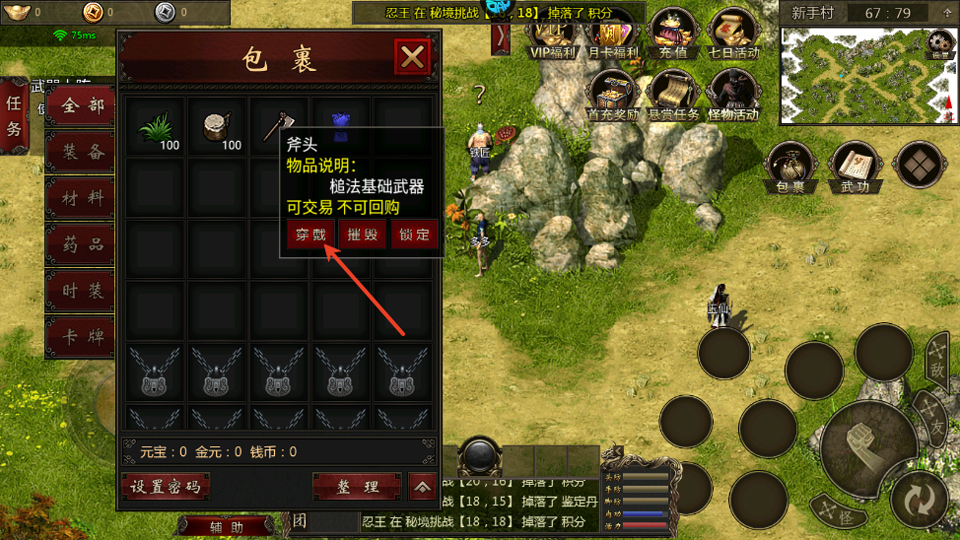Screen dimensions: 960x540
Task: Equip the axe with the 穿戴 button
Action: (309, 235)
